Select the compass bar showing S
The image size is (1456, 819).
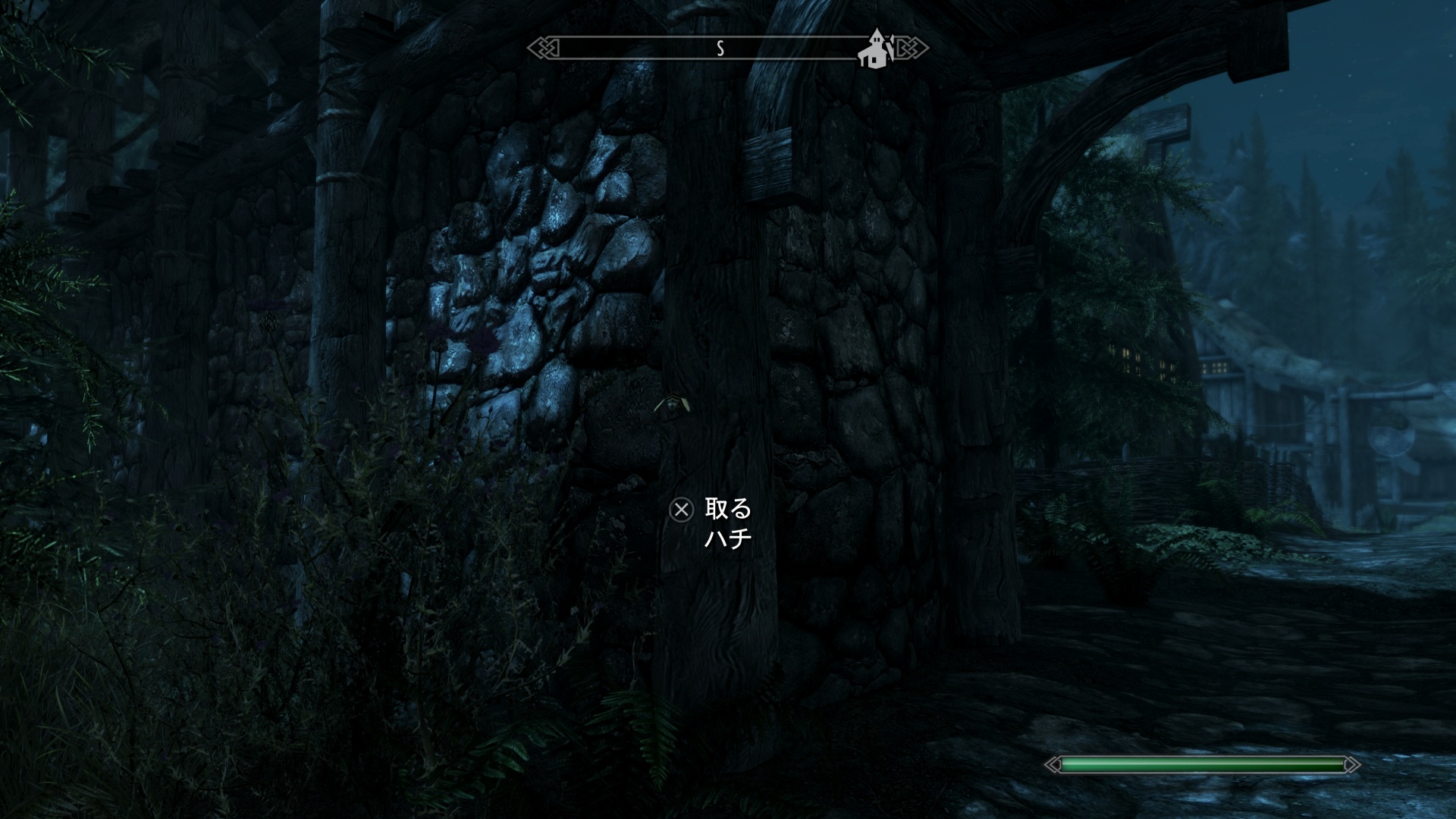[x=719, y=49]
